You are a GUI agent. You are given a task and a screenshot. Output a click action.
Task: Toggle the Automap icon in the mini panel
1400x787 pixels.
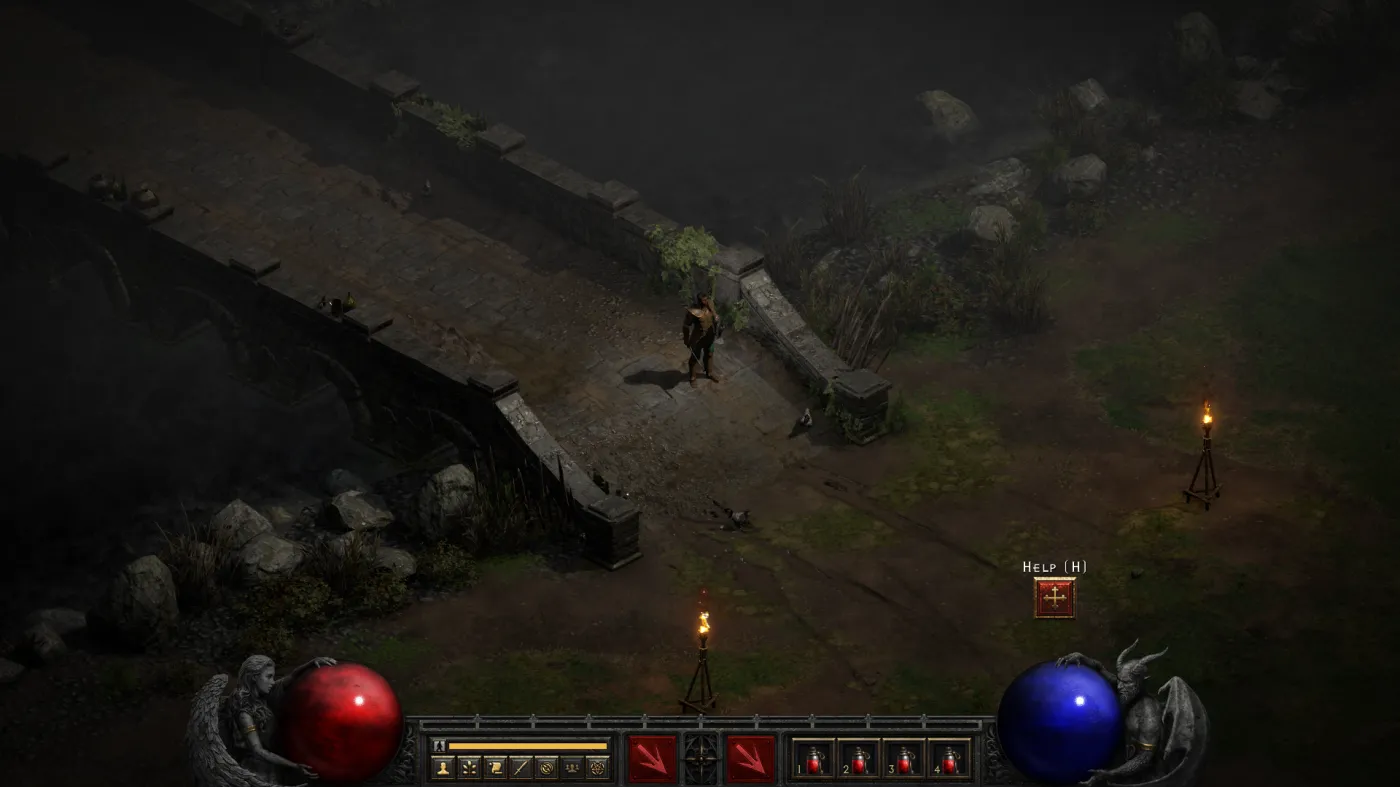tap(546, 768)
